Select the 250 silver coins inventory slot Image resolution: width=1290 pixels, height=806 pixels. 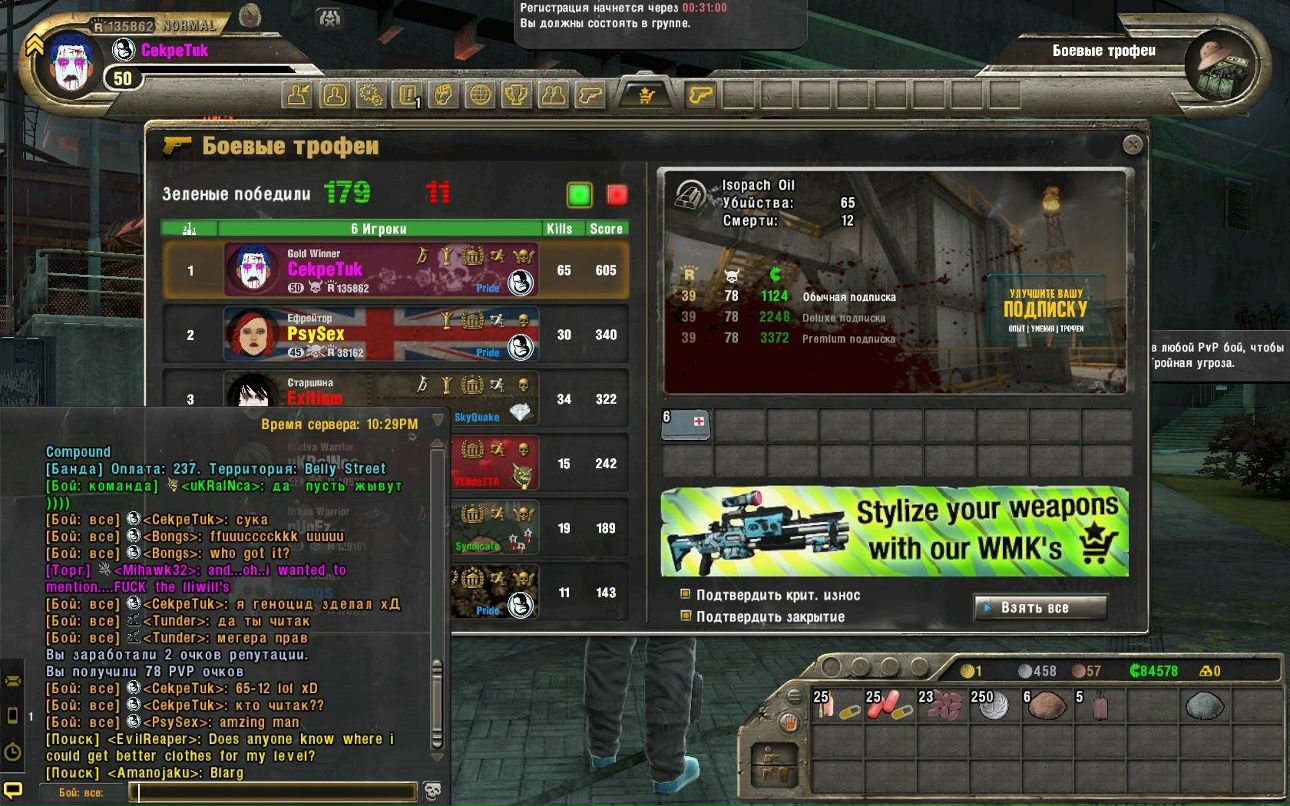991,705
